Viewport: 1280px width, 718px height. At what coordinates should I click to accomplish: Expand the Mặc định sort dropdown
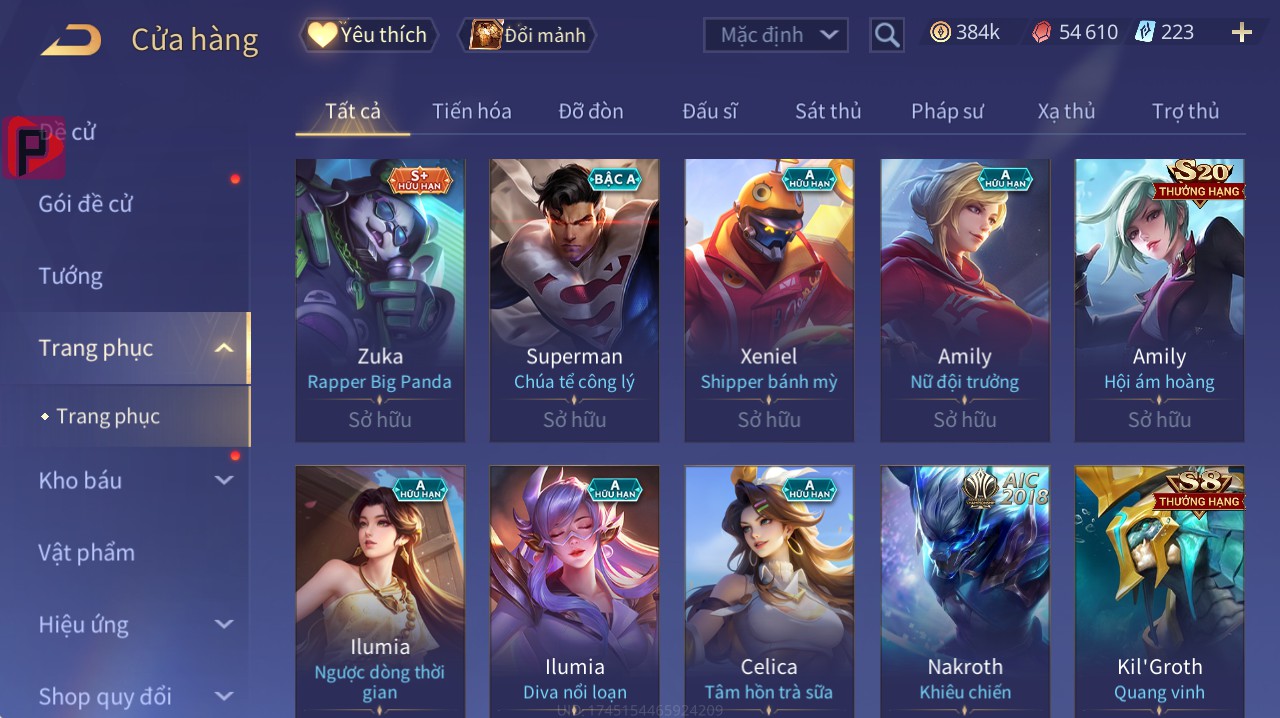click(x=776, y=35)
